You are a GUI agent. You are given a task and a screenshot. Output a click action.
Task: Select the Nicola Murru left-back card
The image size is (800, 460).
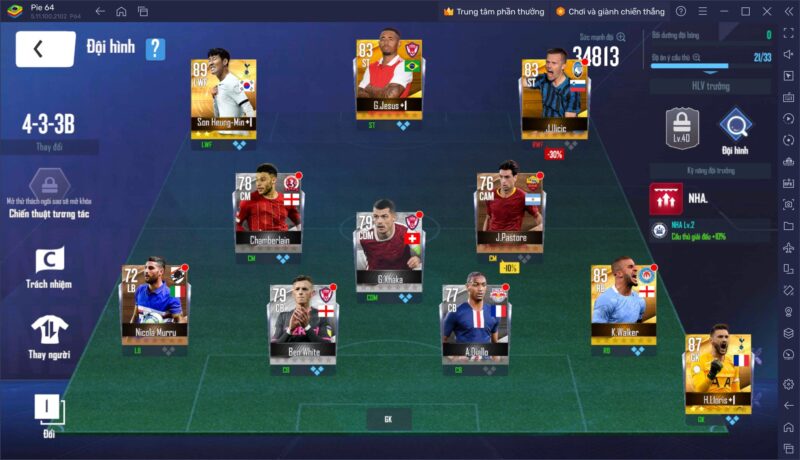click(154, 301)
